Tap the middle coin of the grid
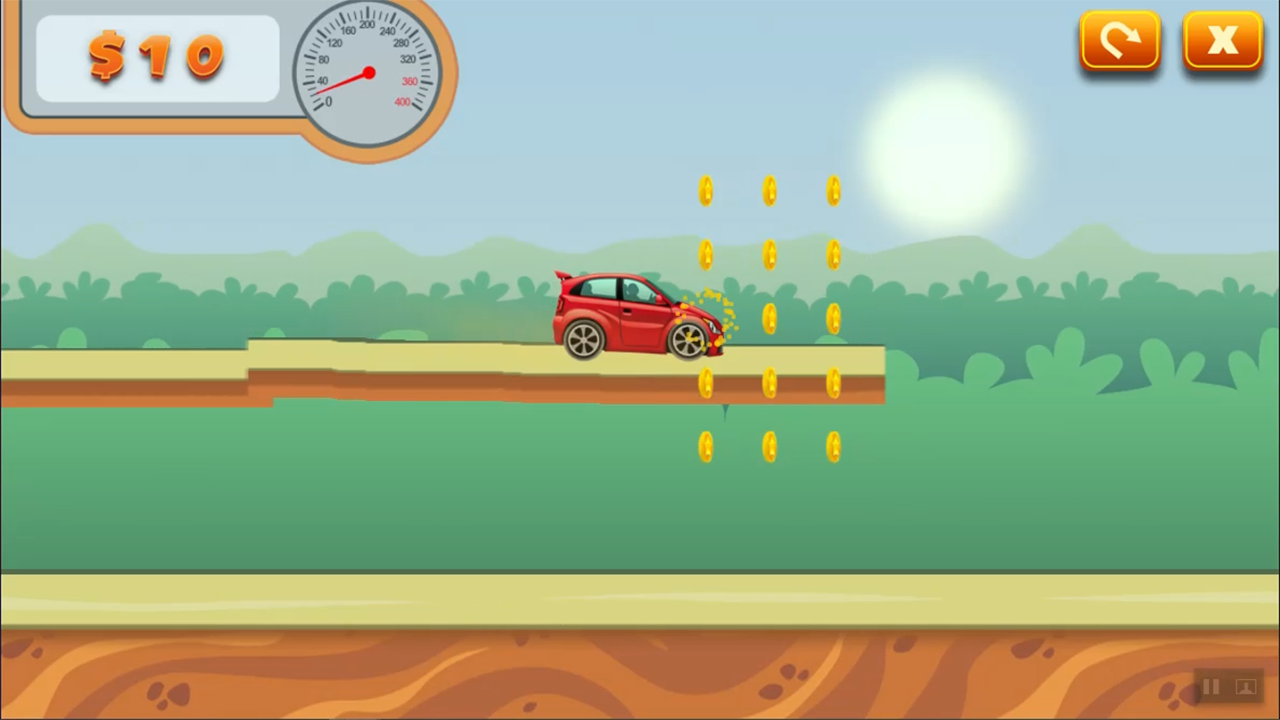This screenshot has height=720, width=1280. [770, 318]
